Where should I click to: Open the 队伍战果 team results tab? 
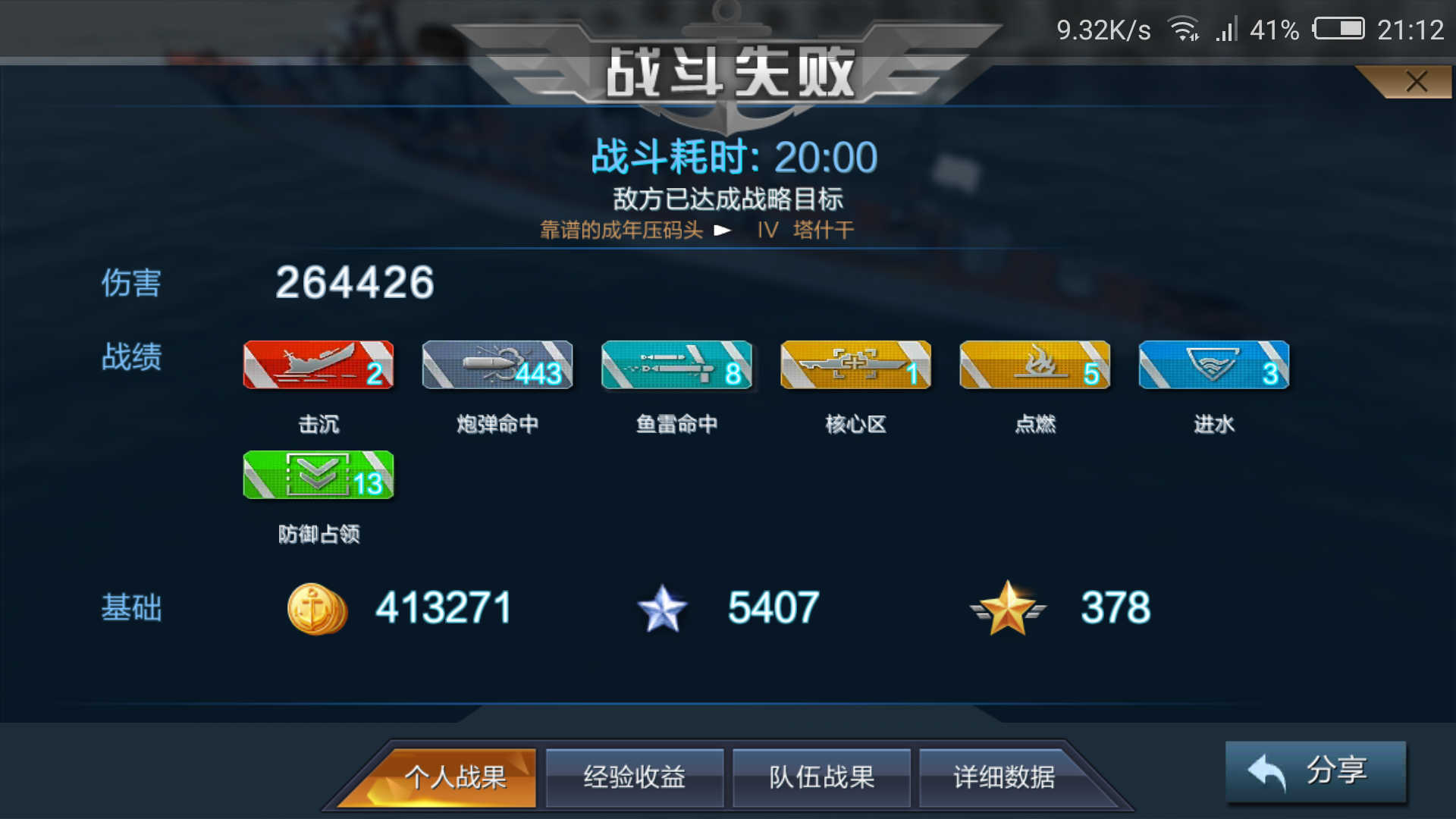tap(821, 777)
